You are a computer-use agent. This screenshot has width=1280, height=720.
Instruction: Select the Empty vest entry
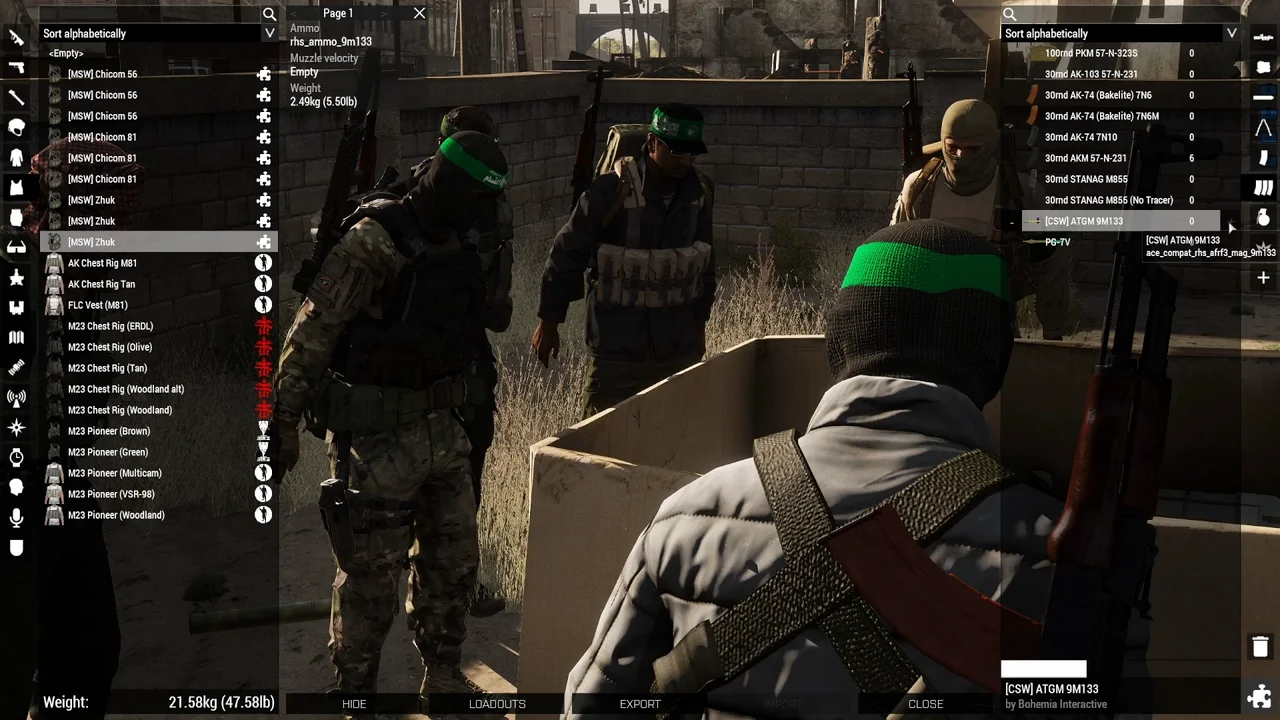click(66, 53)
